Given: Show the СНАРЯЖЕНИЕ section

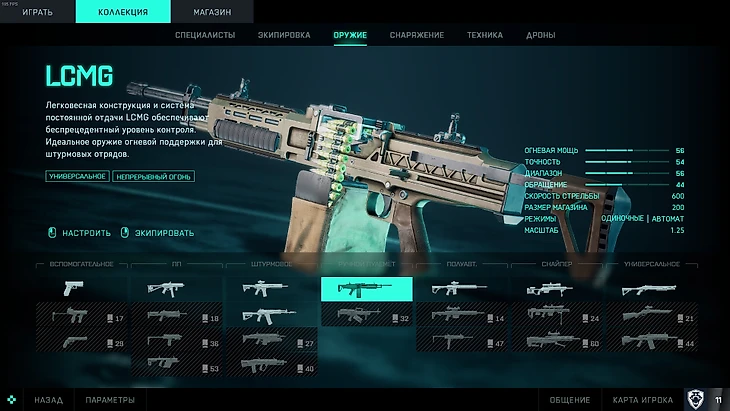Looking at the screenshot, I should coord(417,36).
